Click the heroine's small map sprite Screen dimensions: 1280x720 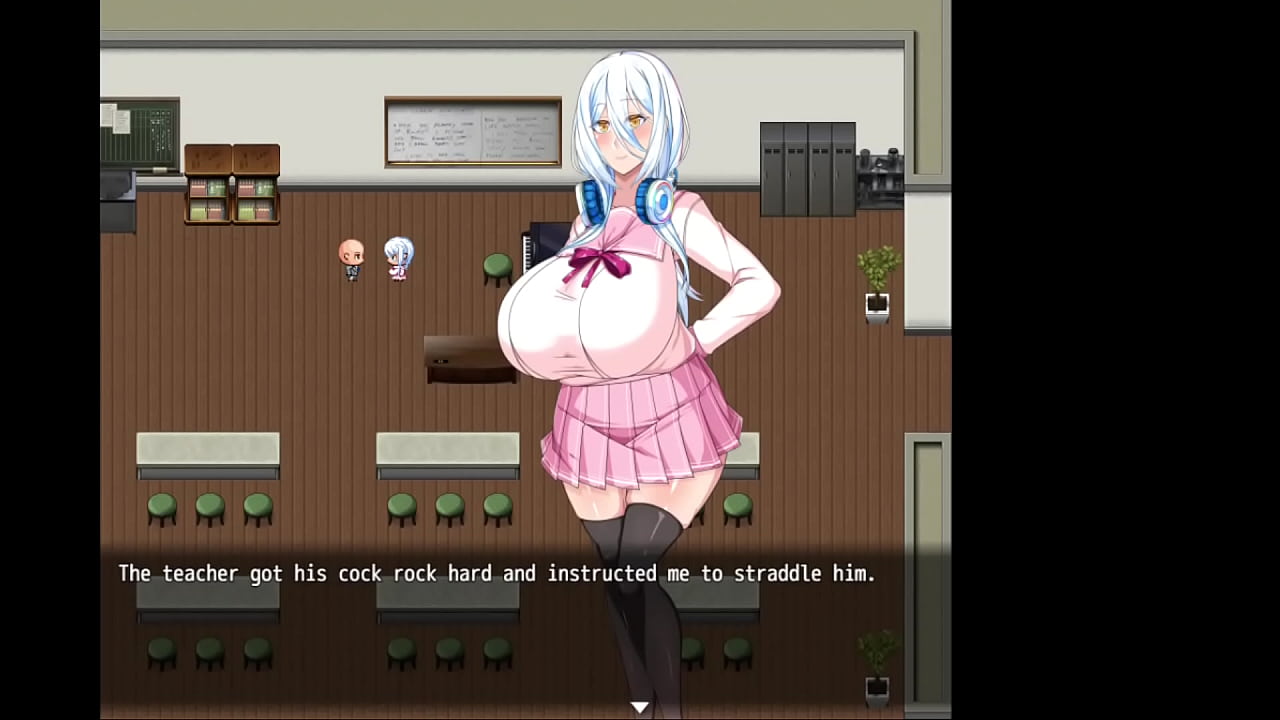398,258
